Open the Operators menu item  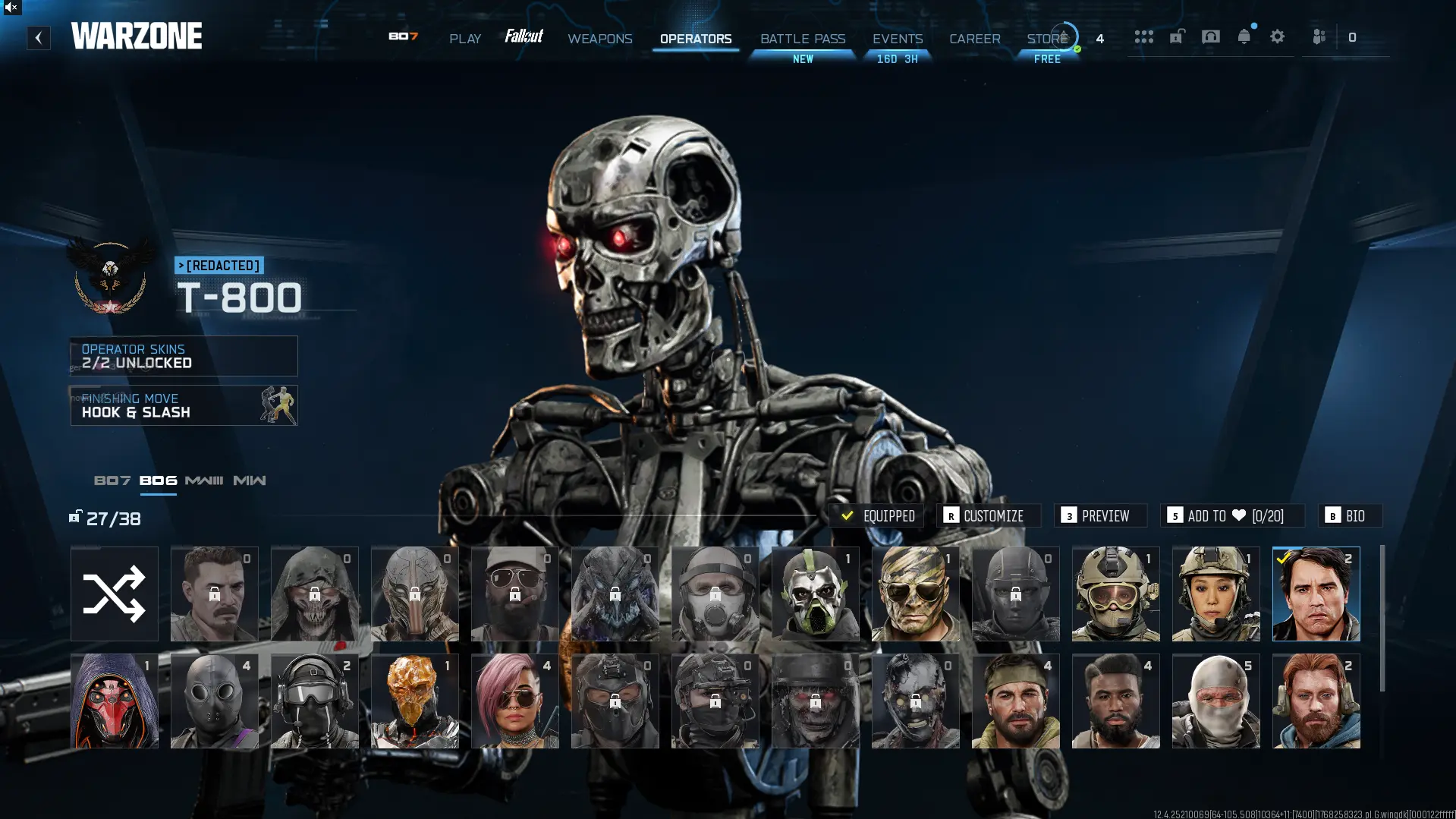(x=696, y=39)
